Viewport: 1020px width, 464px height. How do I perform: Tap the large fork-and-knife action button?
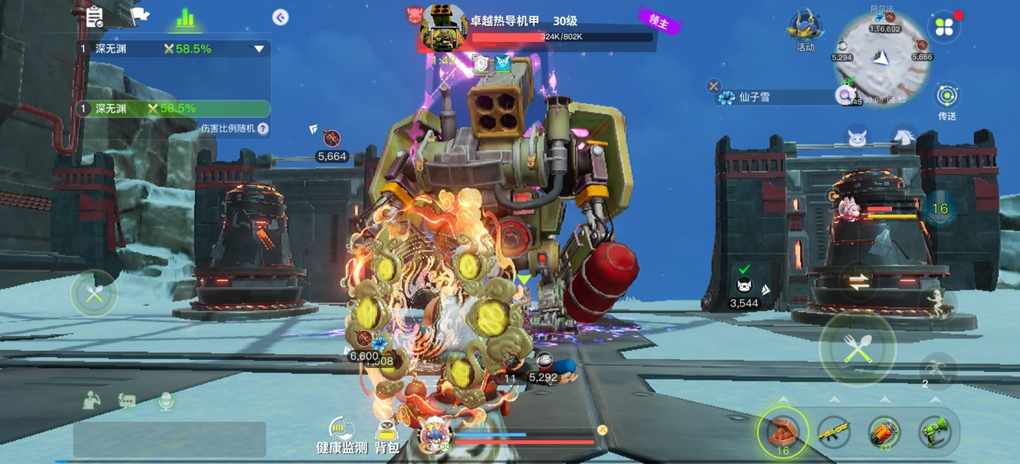point(857,347)
